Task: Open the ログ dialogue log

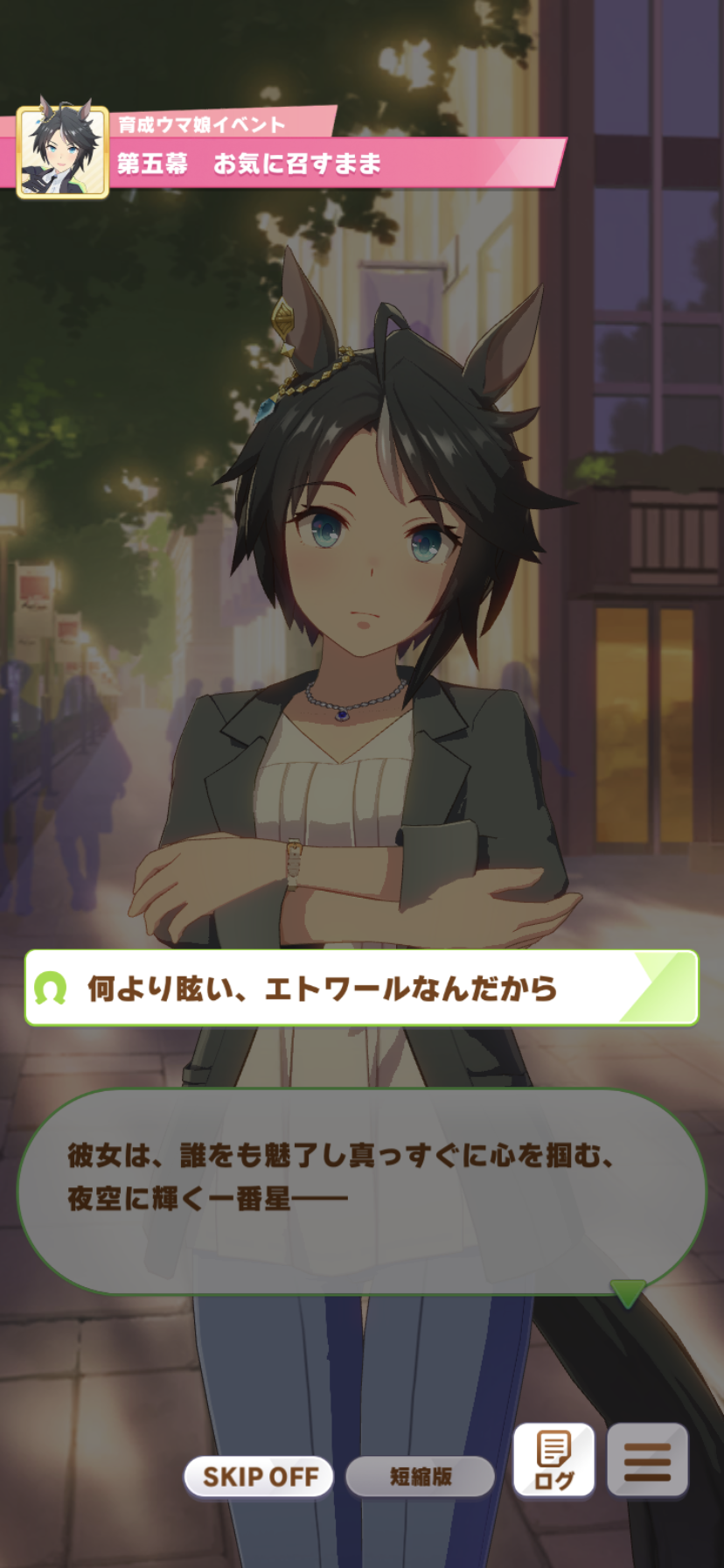Action: tap(553, 1461)
